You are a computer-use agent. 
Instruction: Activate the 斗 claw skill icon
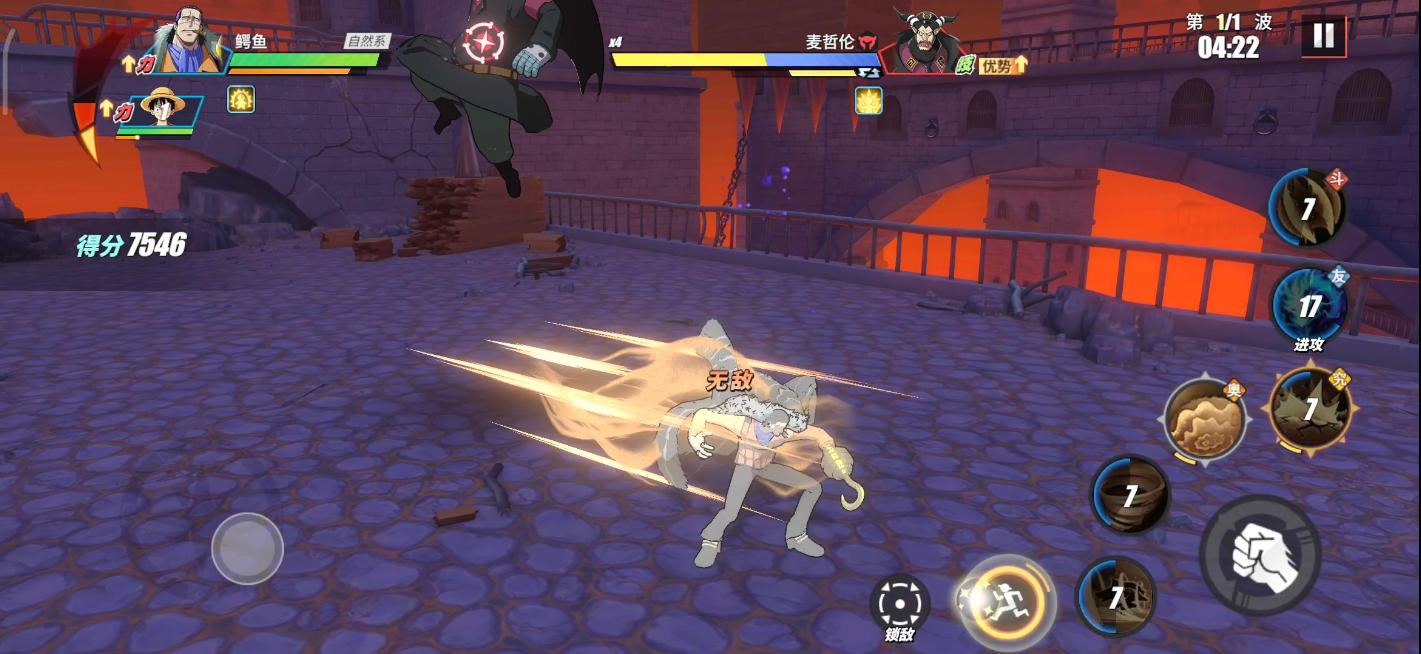tap(1307, 209)
